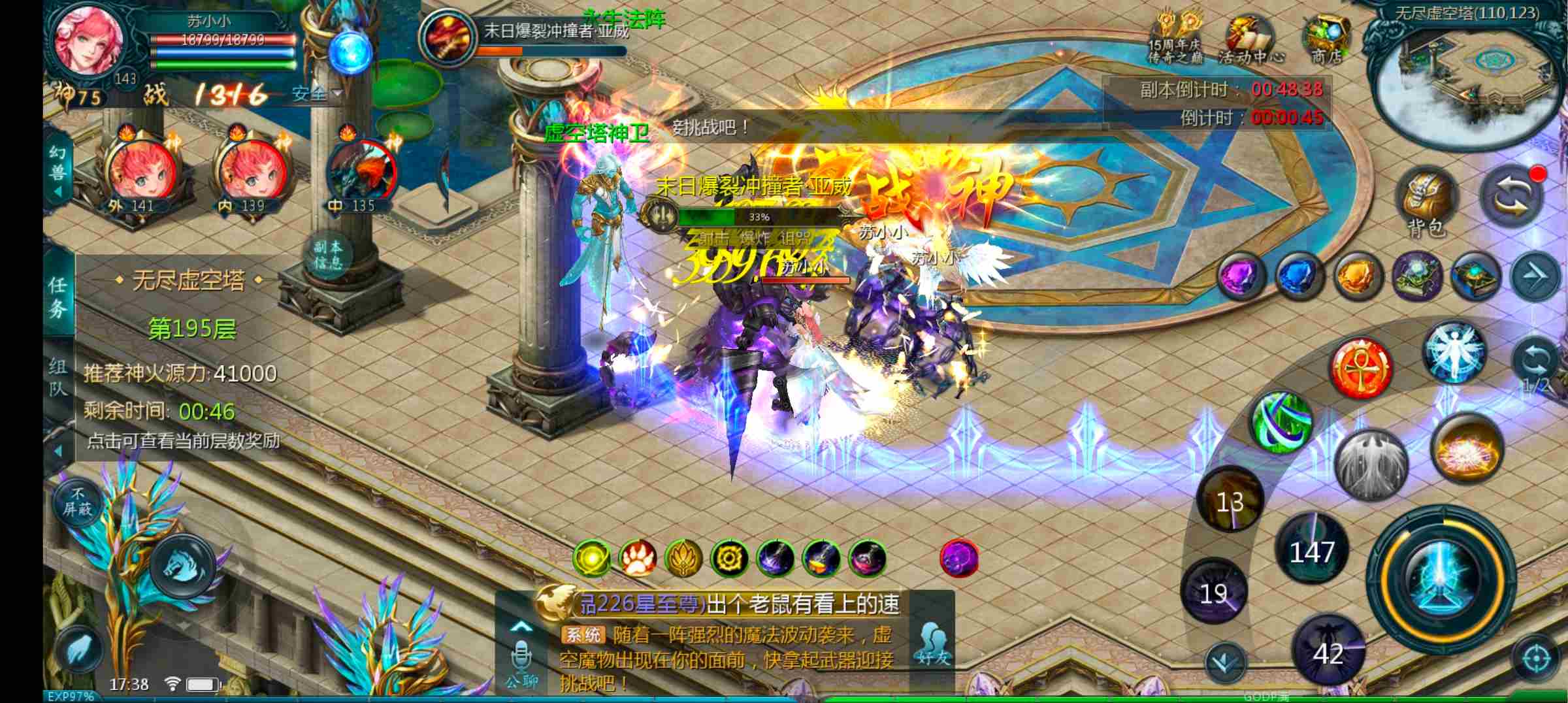Tap the horse mount button
Viewport: 1568px width, 703px height.
(x=183, y=566)
